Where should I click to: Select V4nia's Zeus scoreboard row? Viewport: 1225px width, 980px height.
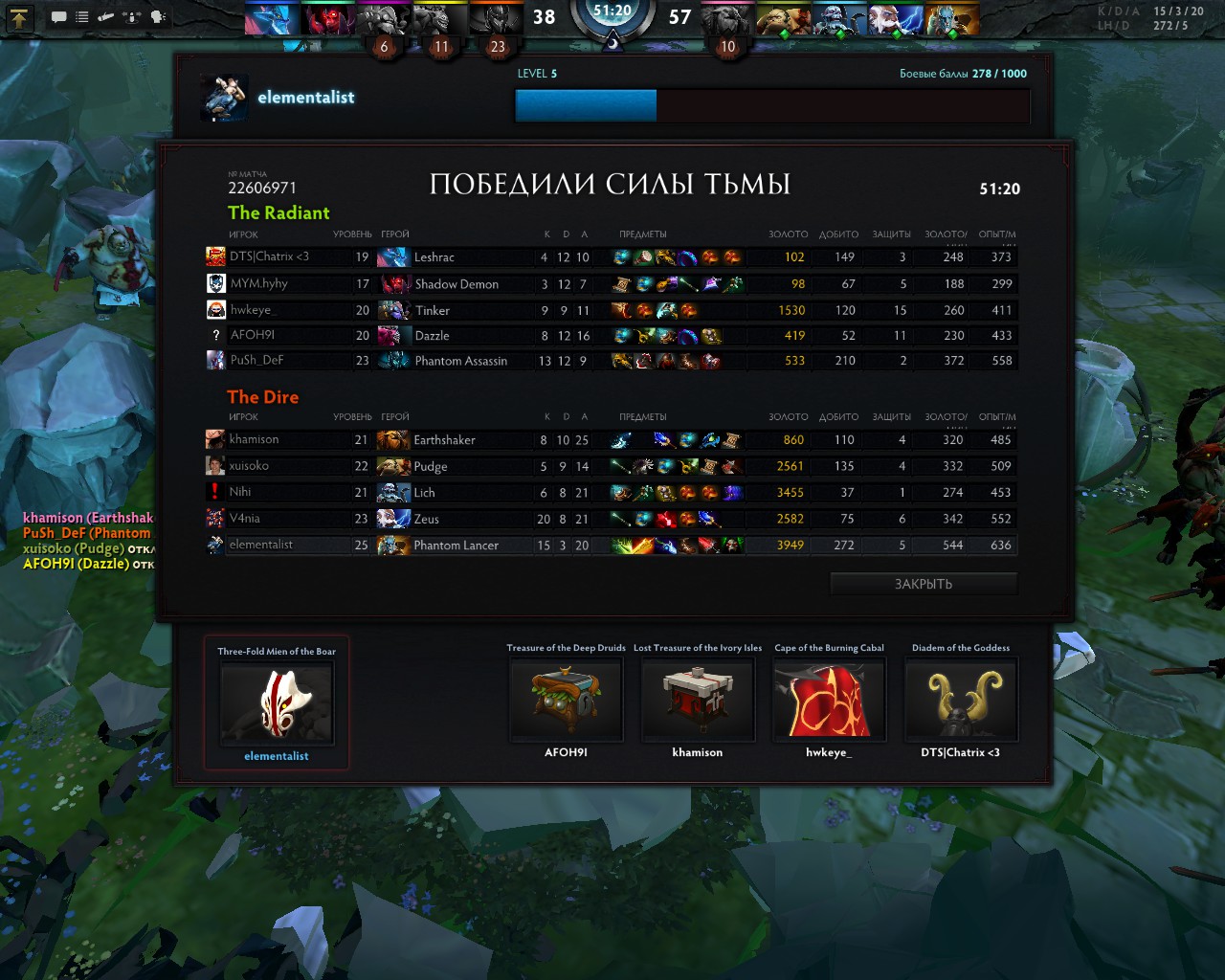612,519
